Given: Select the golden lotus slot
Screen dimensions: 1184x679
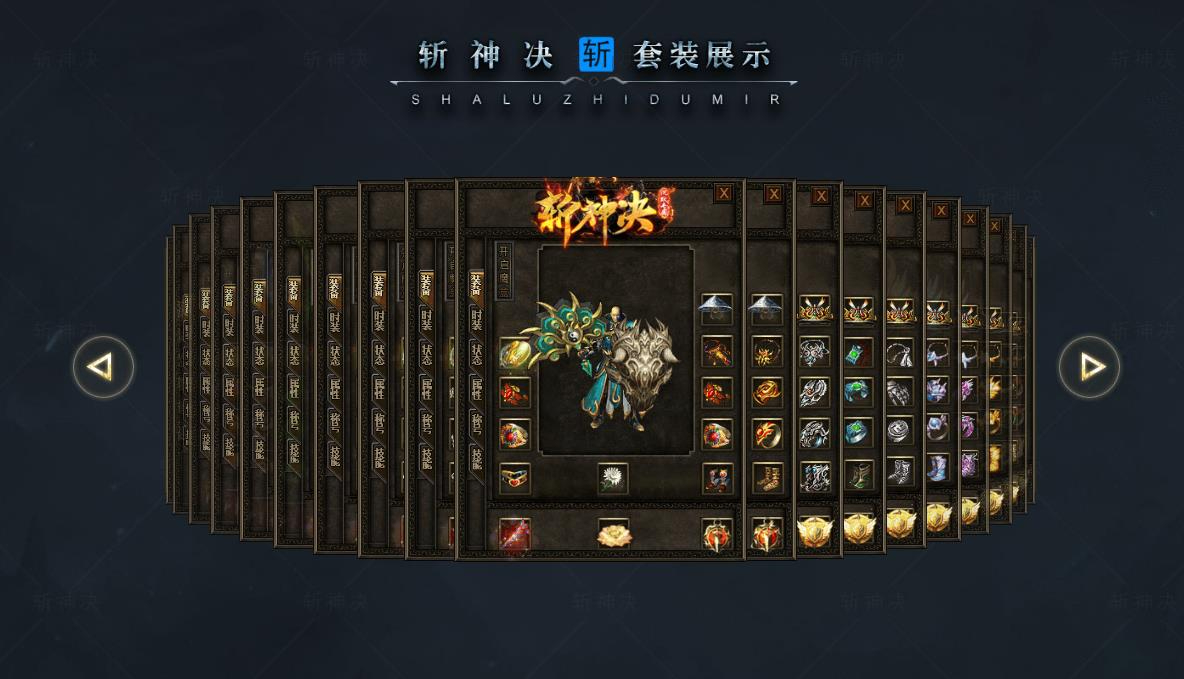Looking at the screenshot, I should [x=613, y=534].
